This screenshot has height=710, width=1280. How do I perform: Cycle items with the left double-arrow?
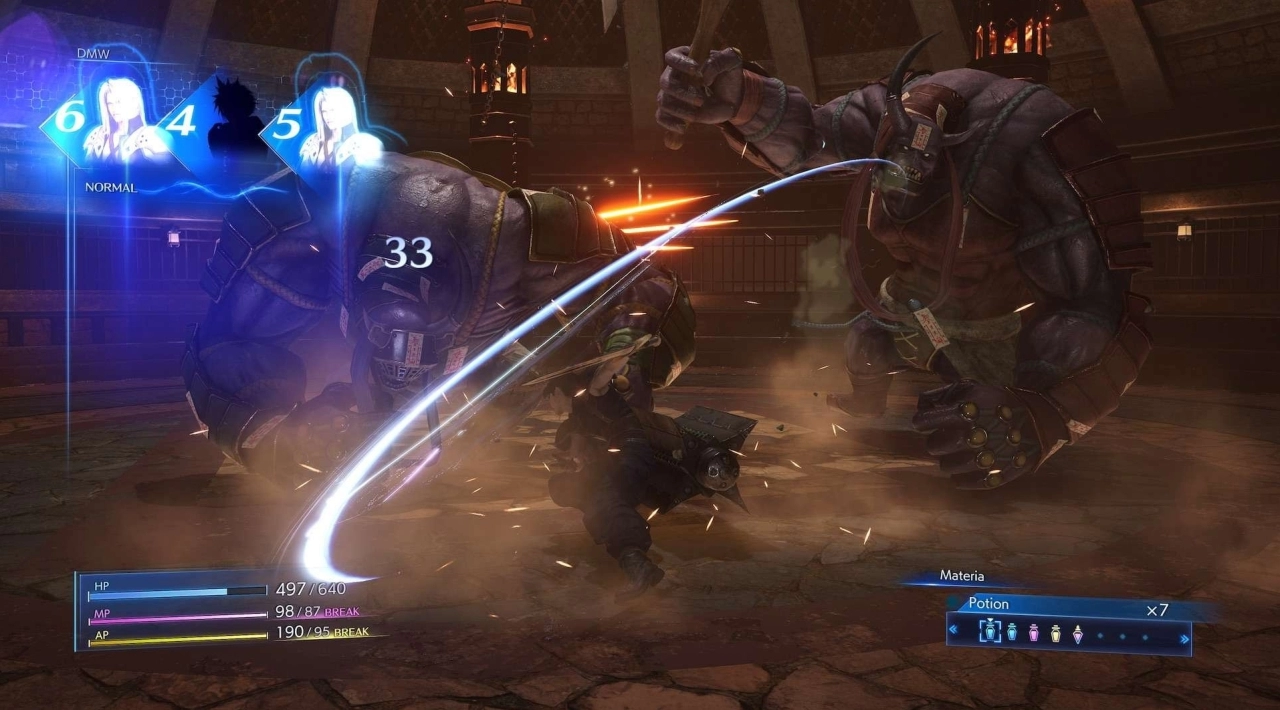point(953,631)
